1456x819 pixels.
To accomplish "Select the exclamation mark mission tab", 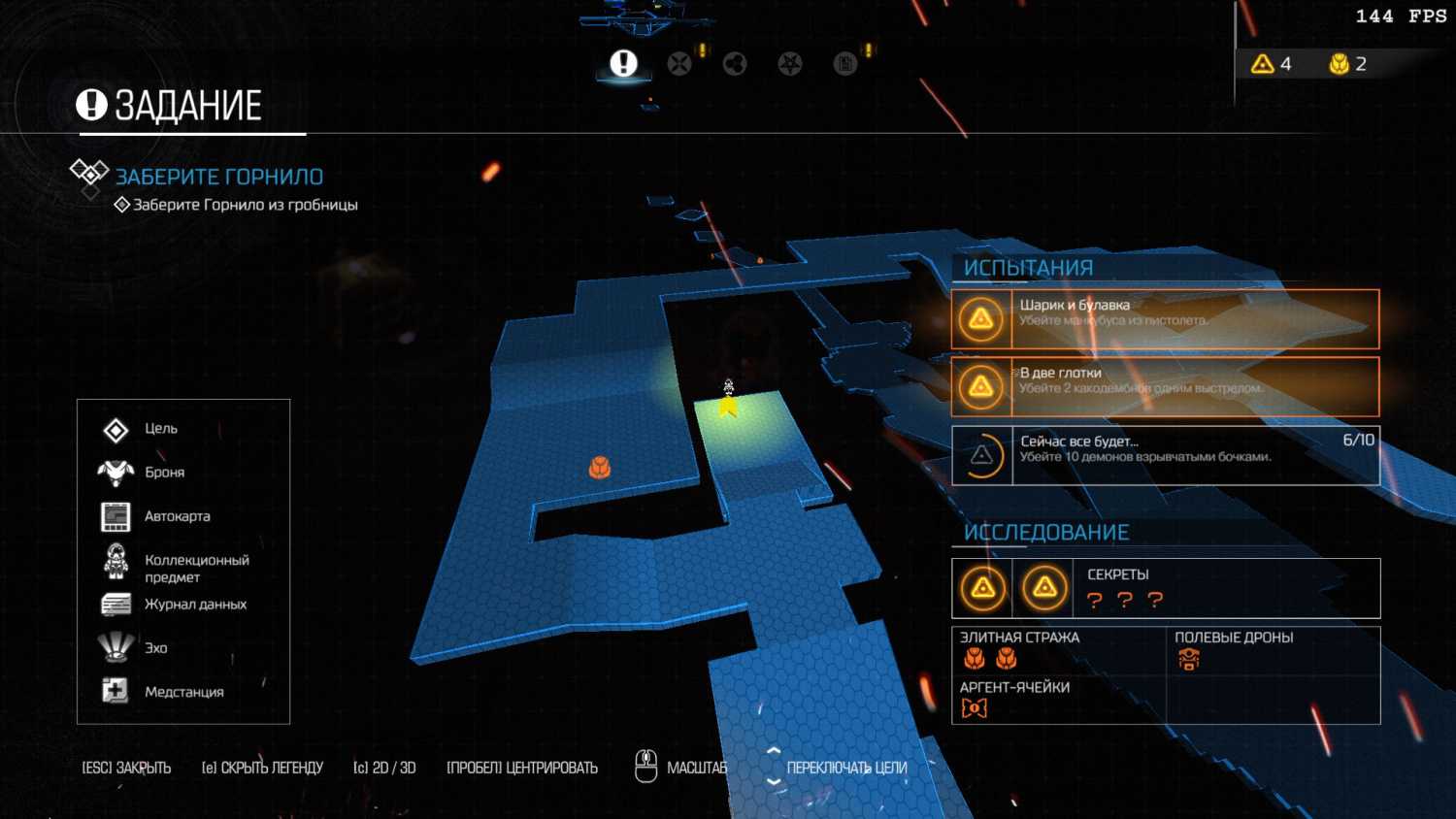I will [623, 64].
